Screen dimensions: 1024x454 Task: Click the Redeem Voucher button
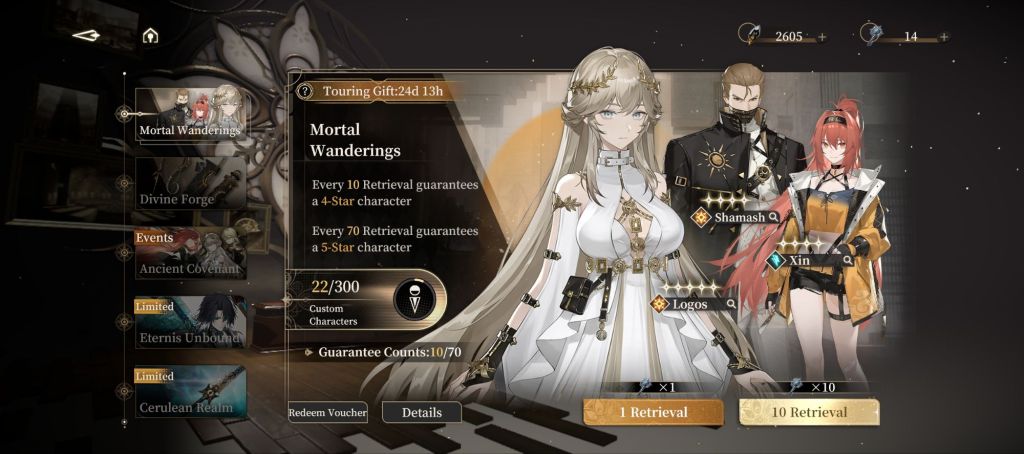tap(328, 412)
